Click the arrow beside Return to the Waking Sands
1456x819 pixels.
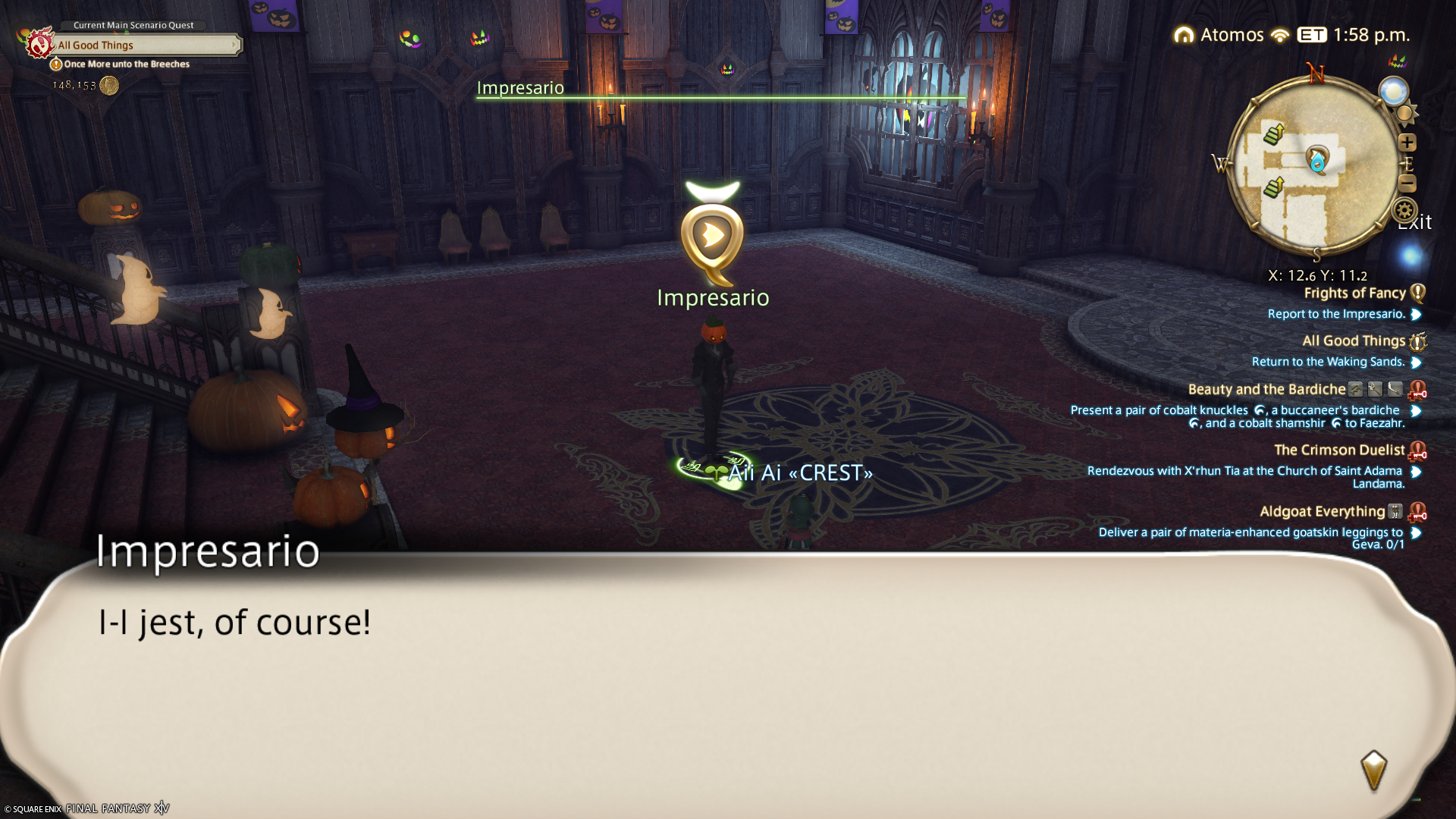[1416, 362]
